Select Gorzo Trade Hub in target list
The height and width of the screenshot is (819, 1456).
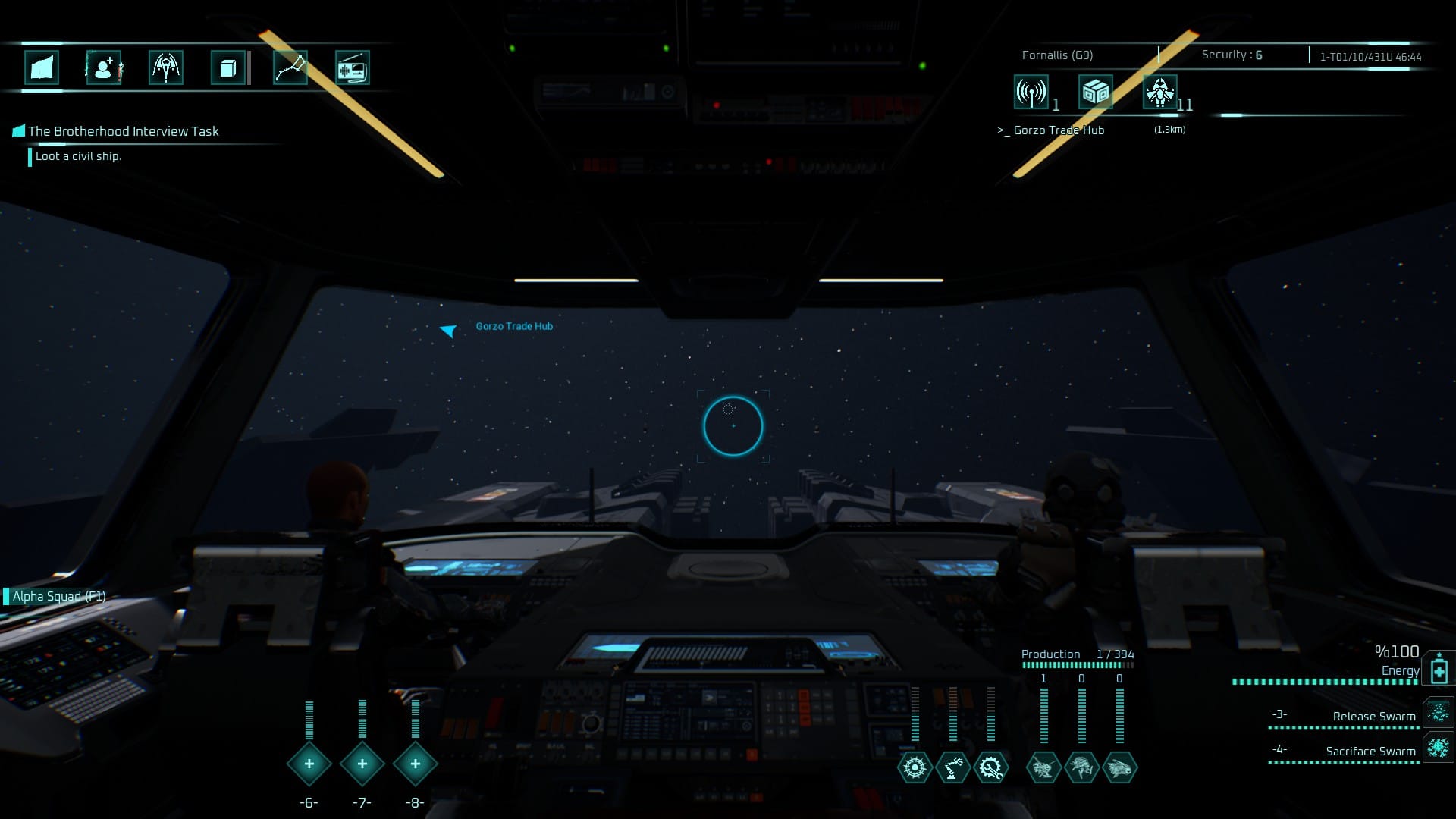pyautogui.click(x=1059, y=130)
